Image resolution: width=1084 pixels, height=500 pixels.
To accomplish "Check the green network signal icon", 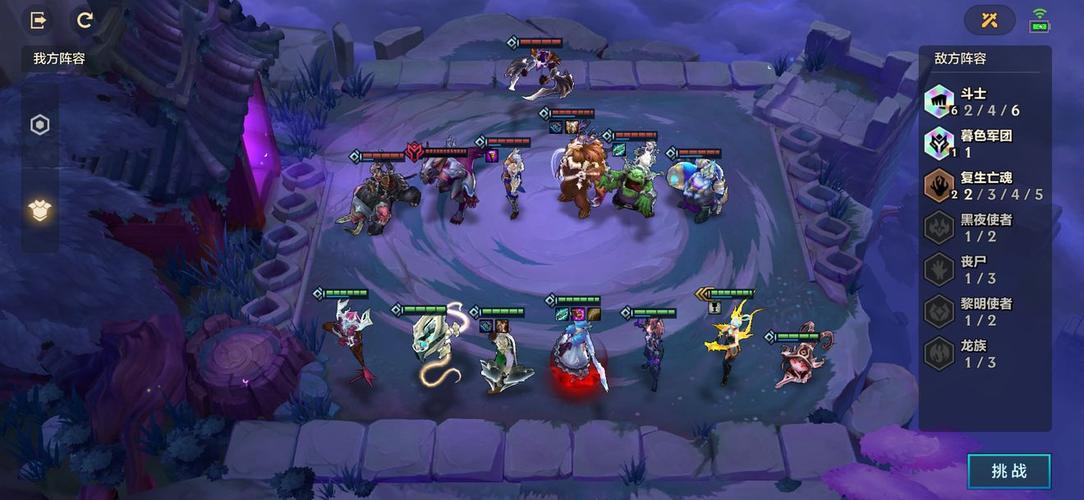I will click(1040, 20).
